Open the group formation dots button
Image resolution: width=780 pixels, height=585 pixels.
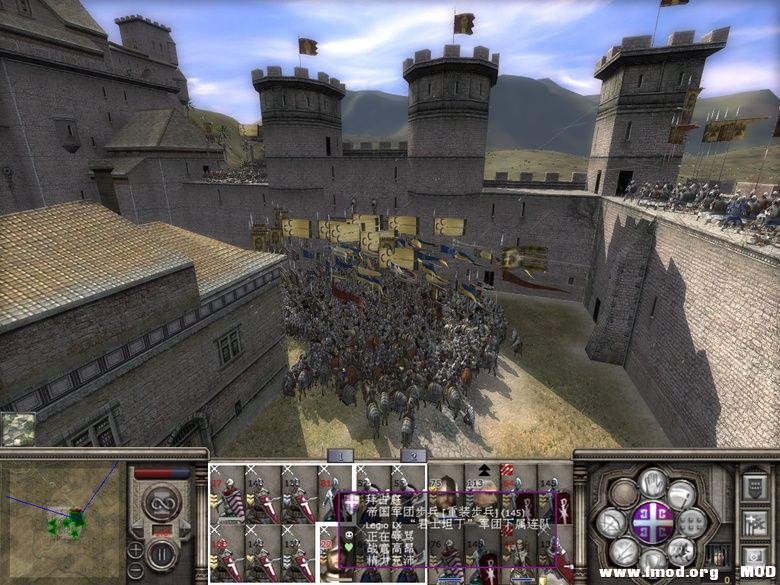tap(692, 521)
